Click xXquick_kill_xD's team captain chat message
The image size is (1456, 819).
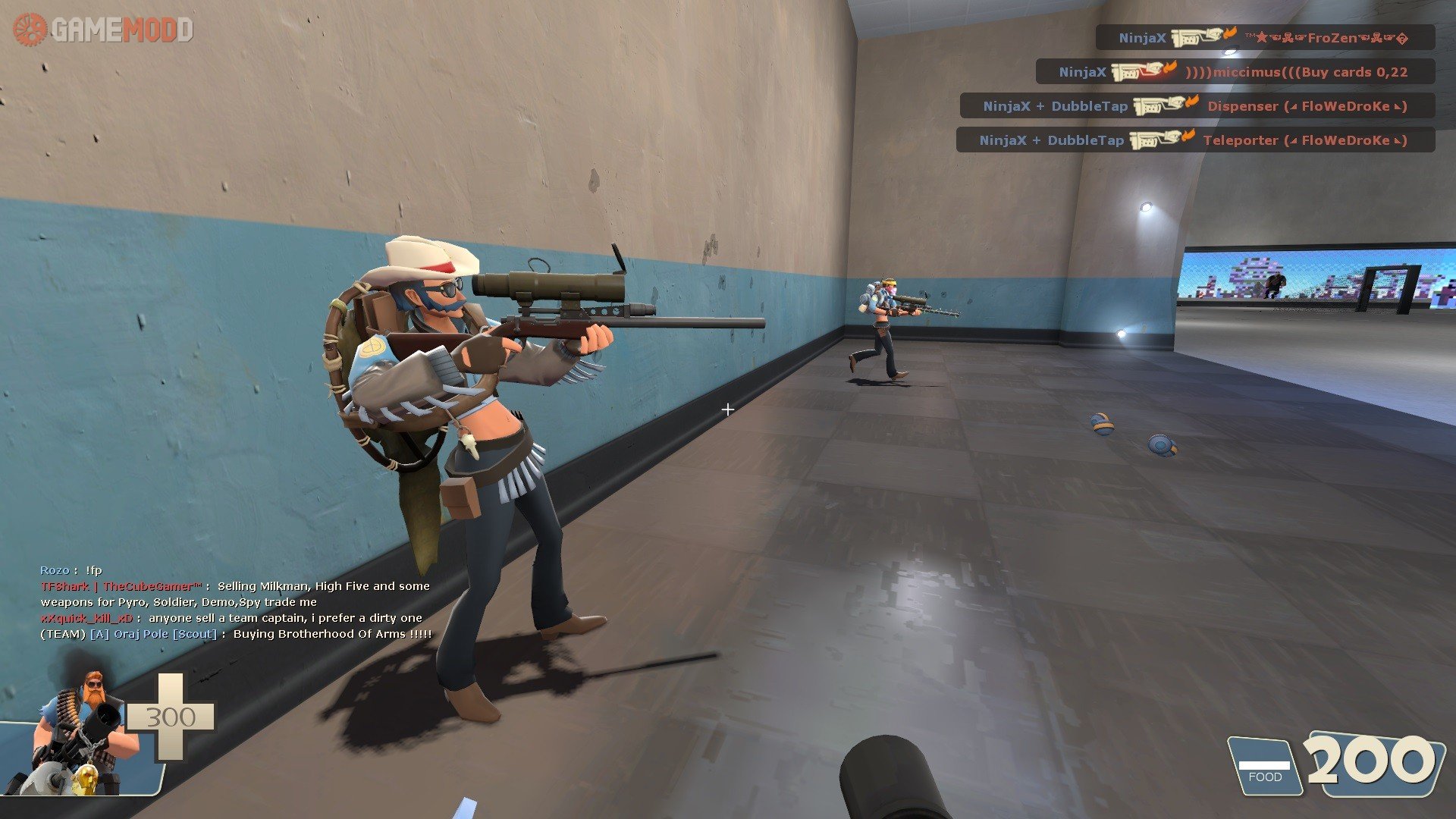click(231, 618)
